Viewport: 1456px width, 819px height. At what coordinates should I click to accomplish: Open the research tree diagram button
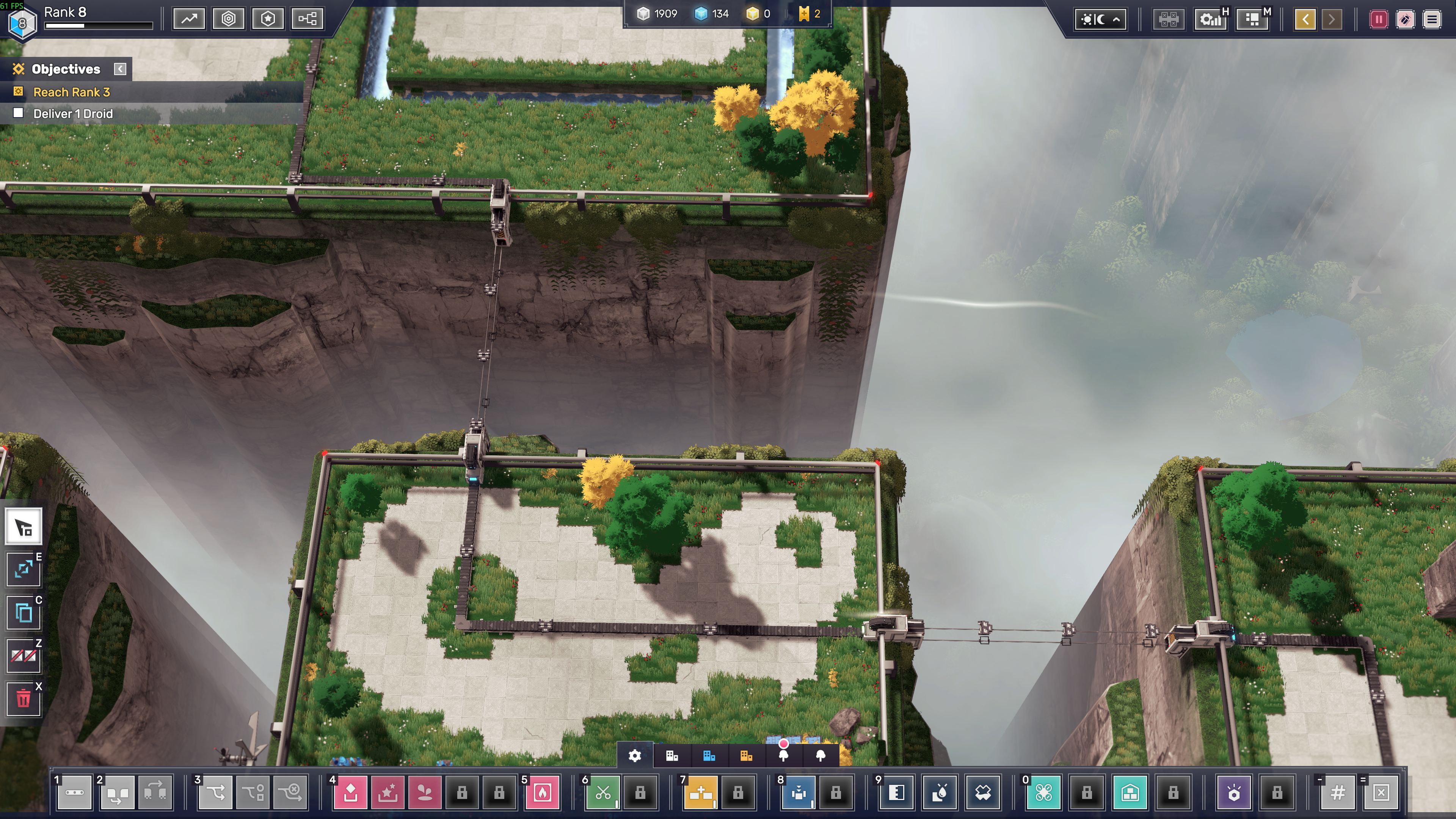(x=308, y=19)
